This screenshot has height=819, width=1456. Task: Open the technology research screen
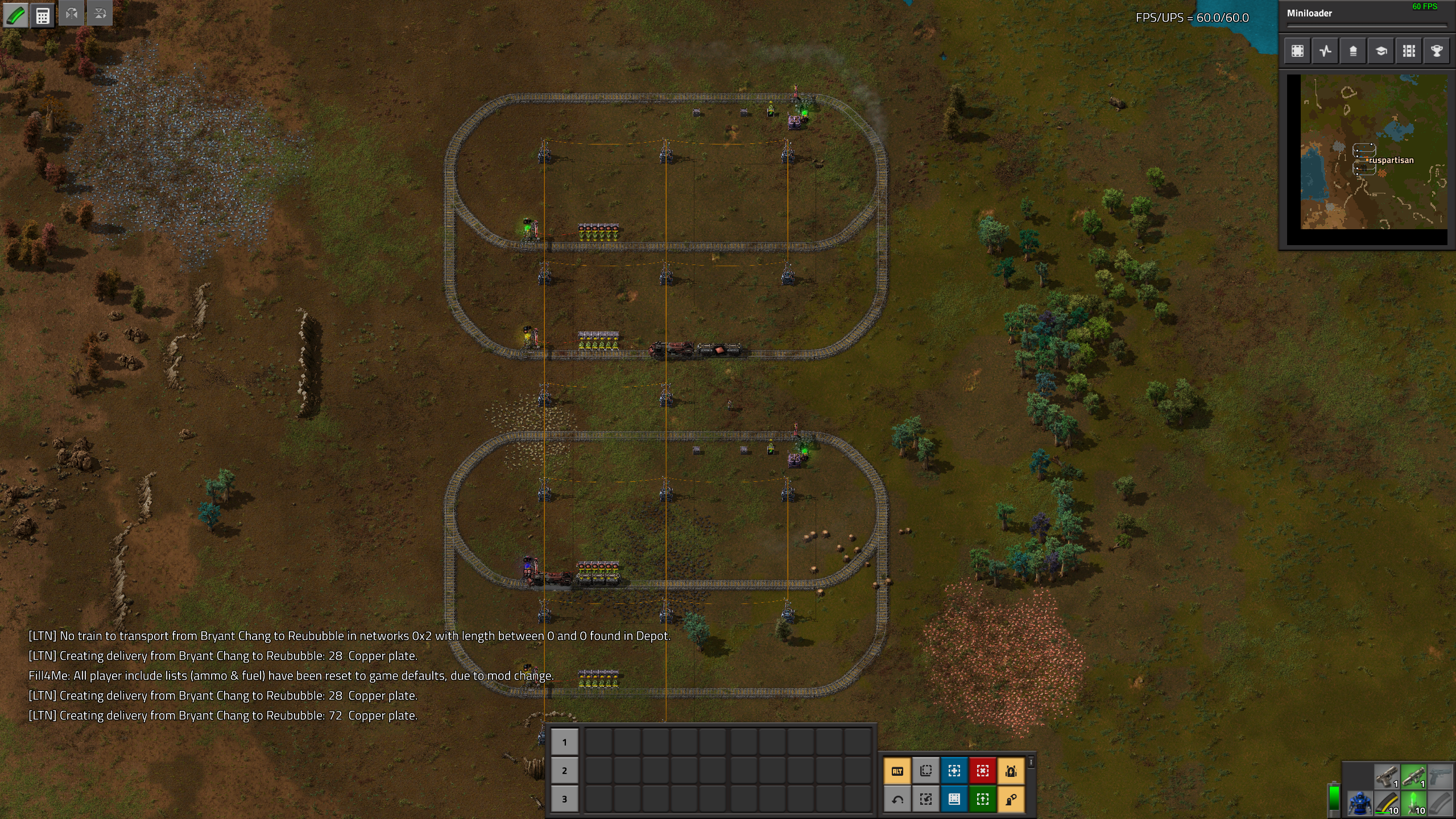coord(1381,51)
